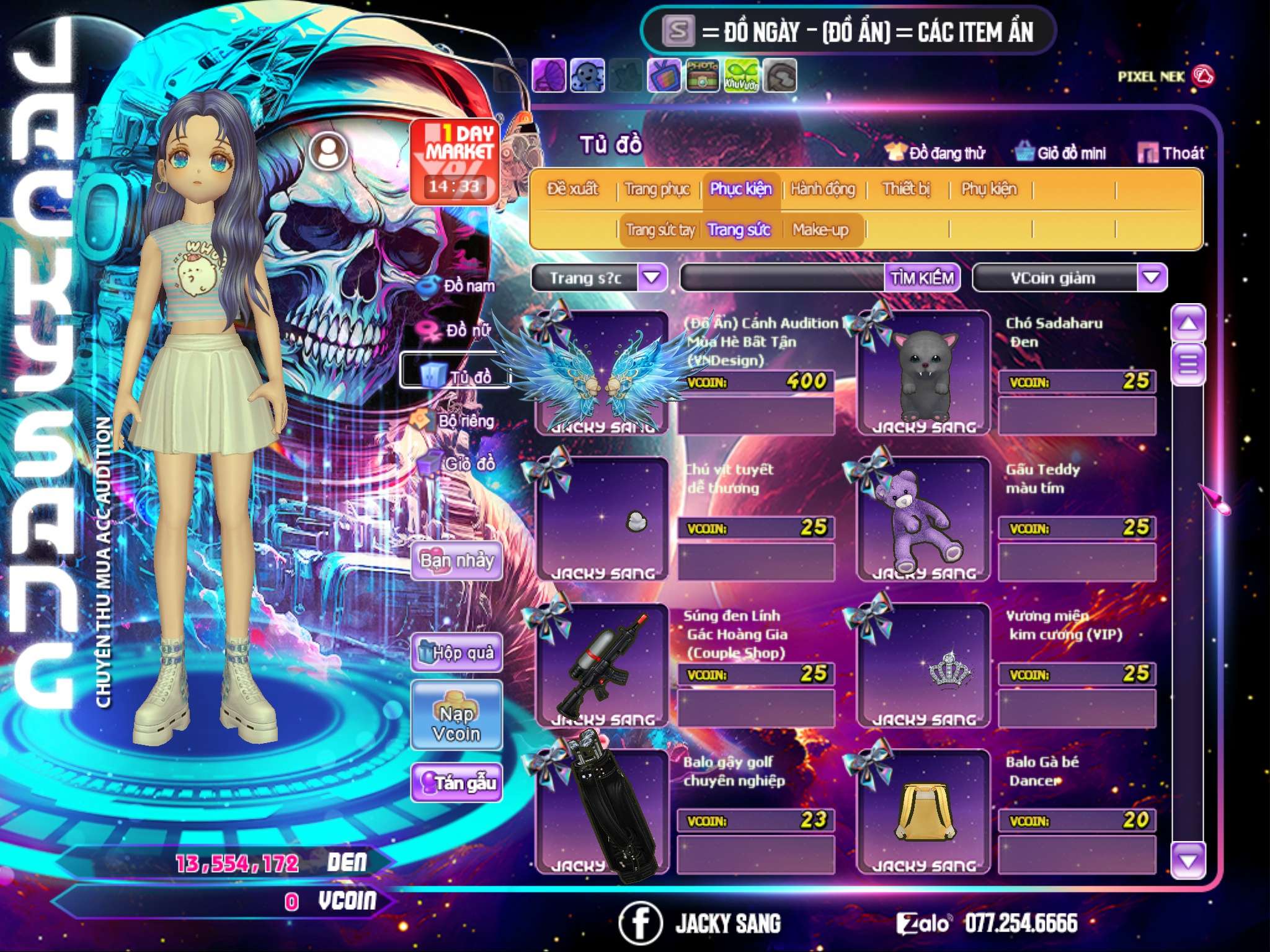Open the Nạp Vcoin top-up
1270x952 pixels.
click(456, 716)
